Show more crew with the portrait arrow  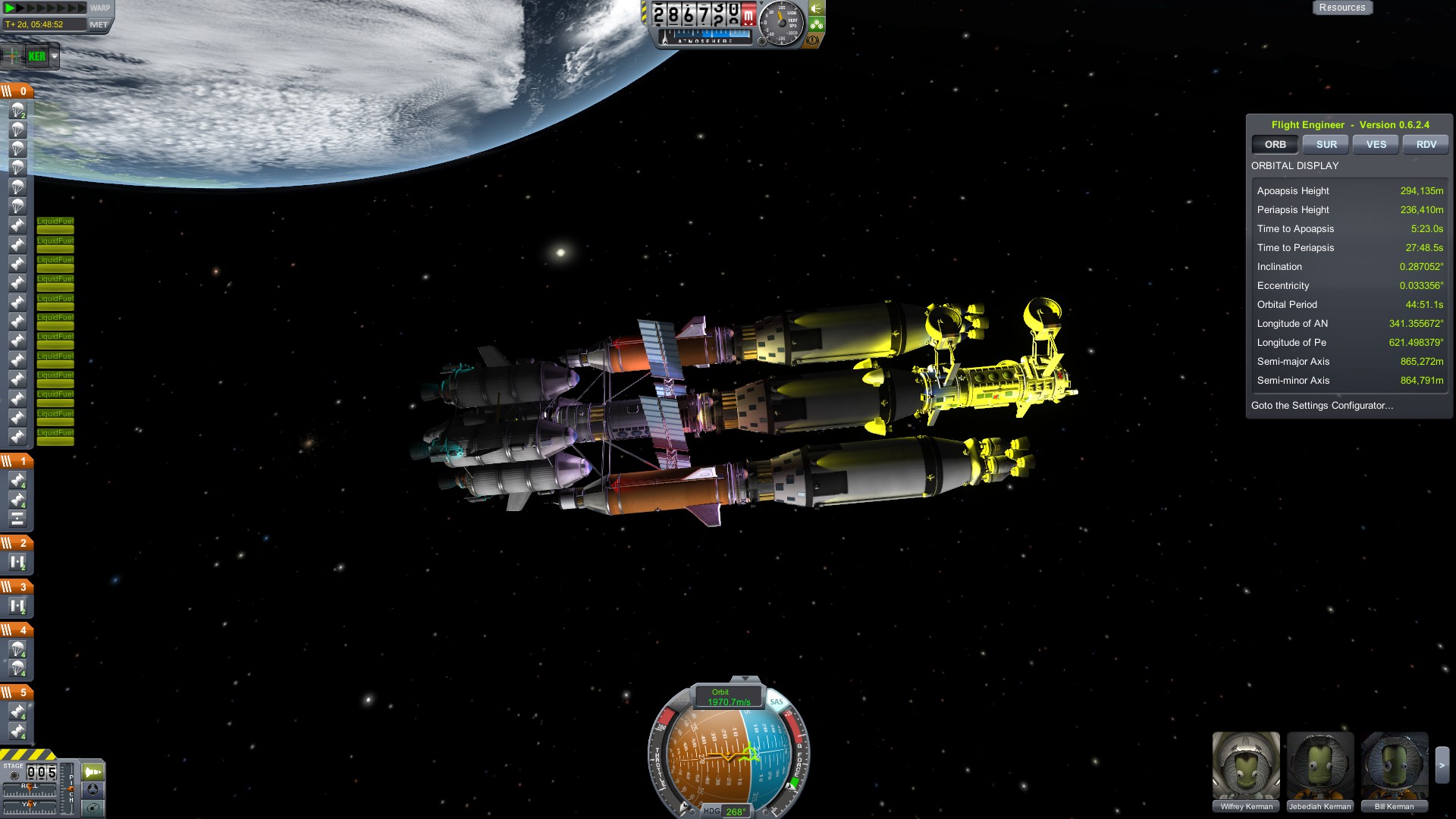(x=1442, y=766)
